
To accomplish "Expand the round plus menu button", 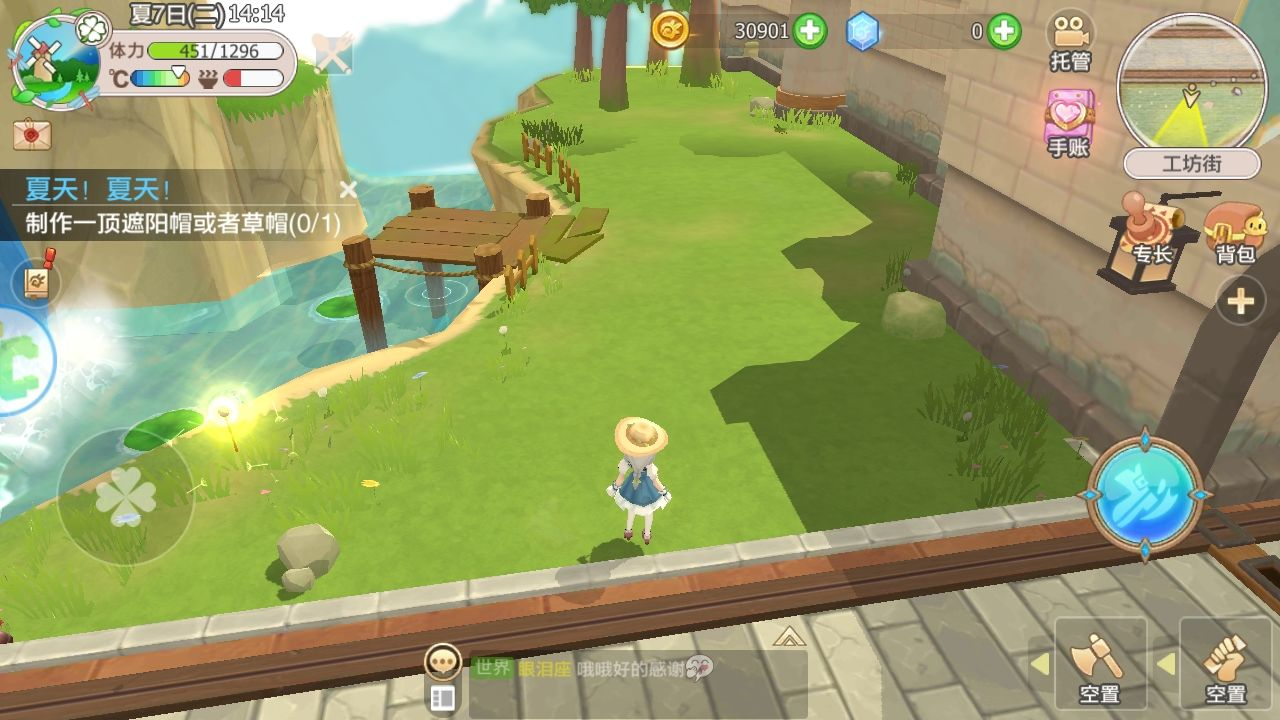I will point(1241,301).
